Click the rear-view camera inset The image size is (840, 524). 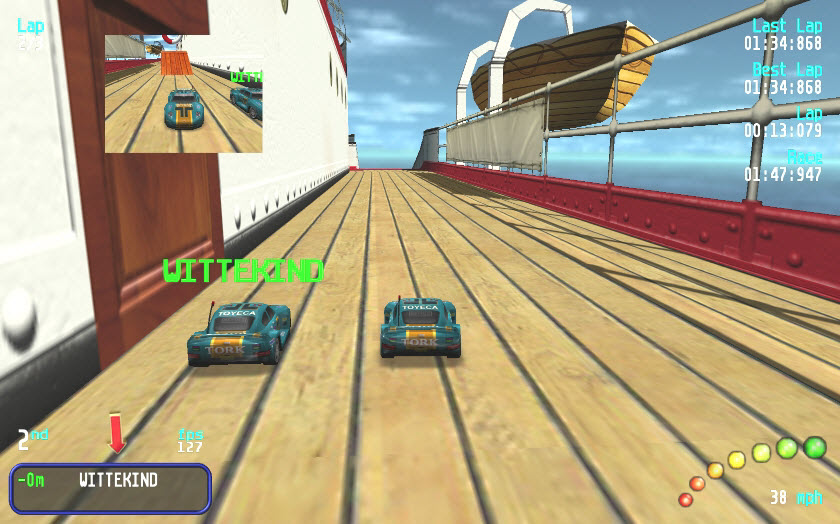[x=183, y=94]
